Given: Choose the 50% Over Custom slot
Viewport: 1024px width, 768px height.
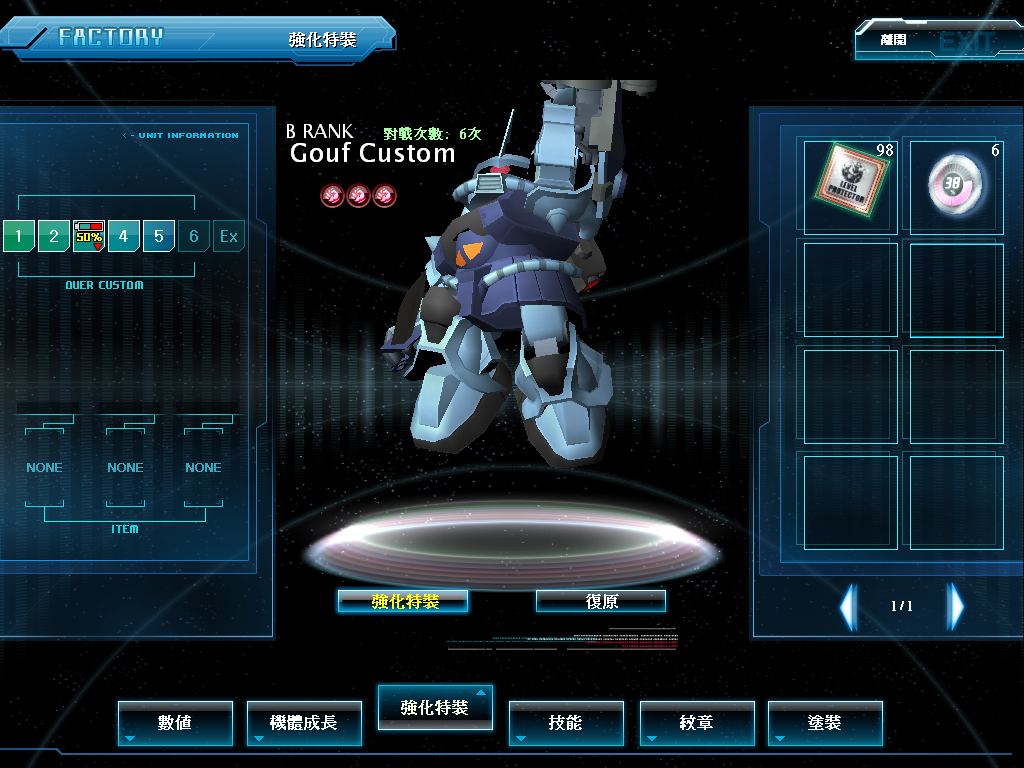Looking at the screenshot, I should point(89,237).
